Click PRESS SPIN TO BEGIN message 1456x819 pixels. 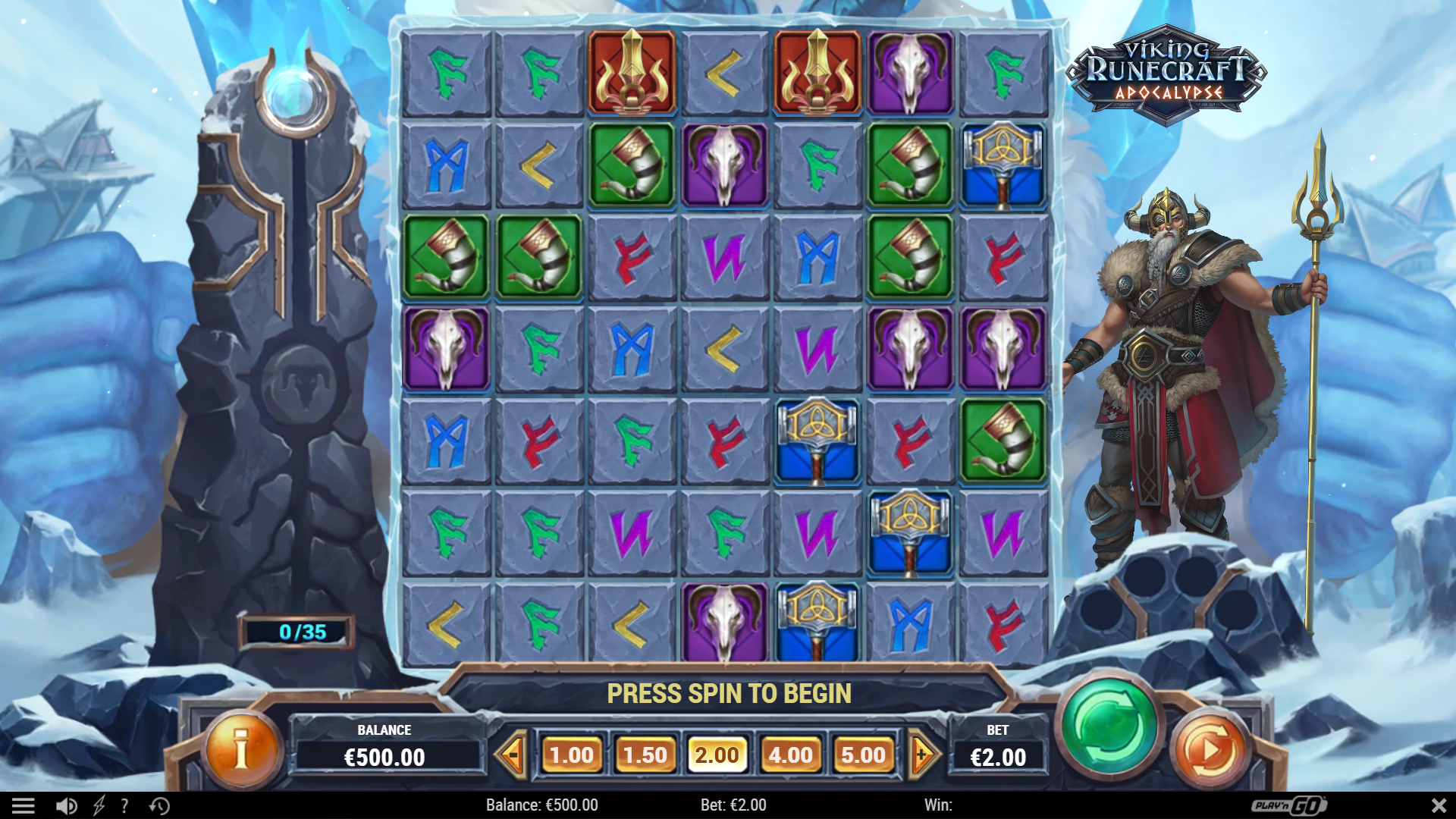pyautogui.click(x=730, y=692)
